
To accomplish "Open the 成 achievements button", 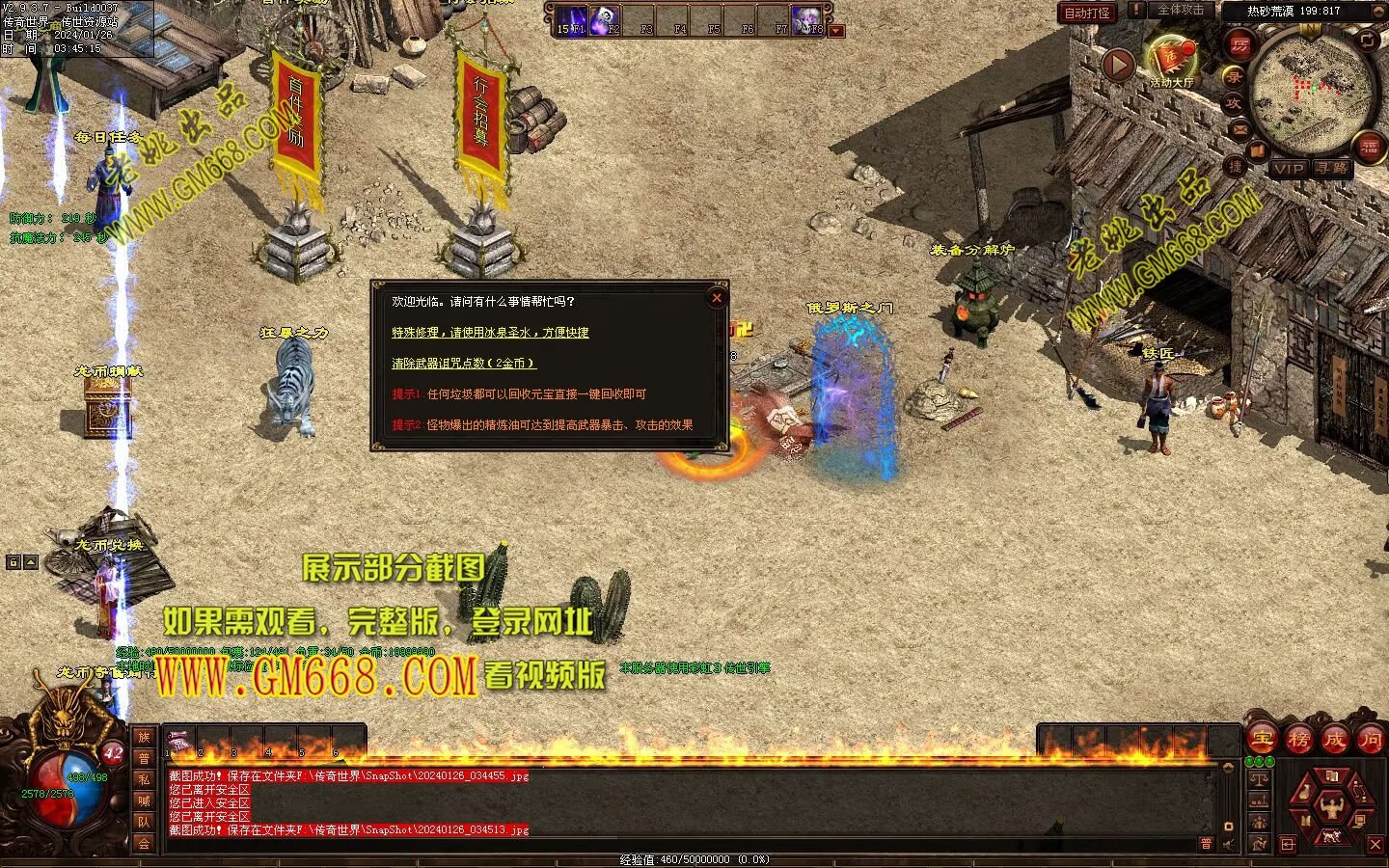I will coord(1334,740).
